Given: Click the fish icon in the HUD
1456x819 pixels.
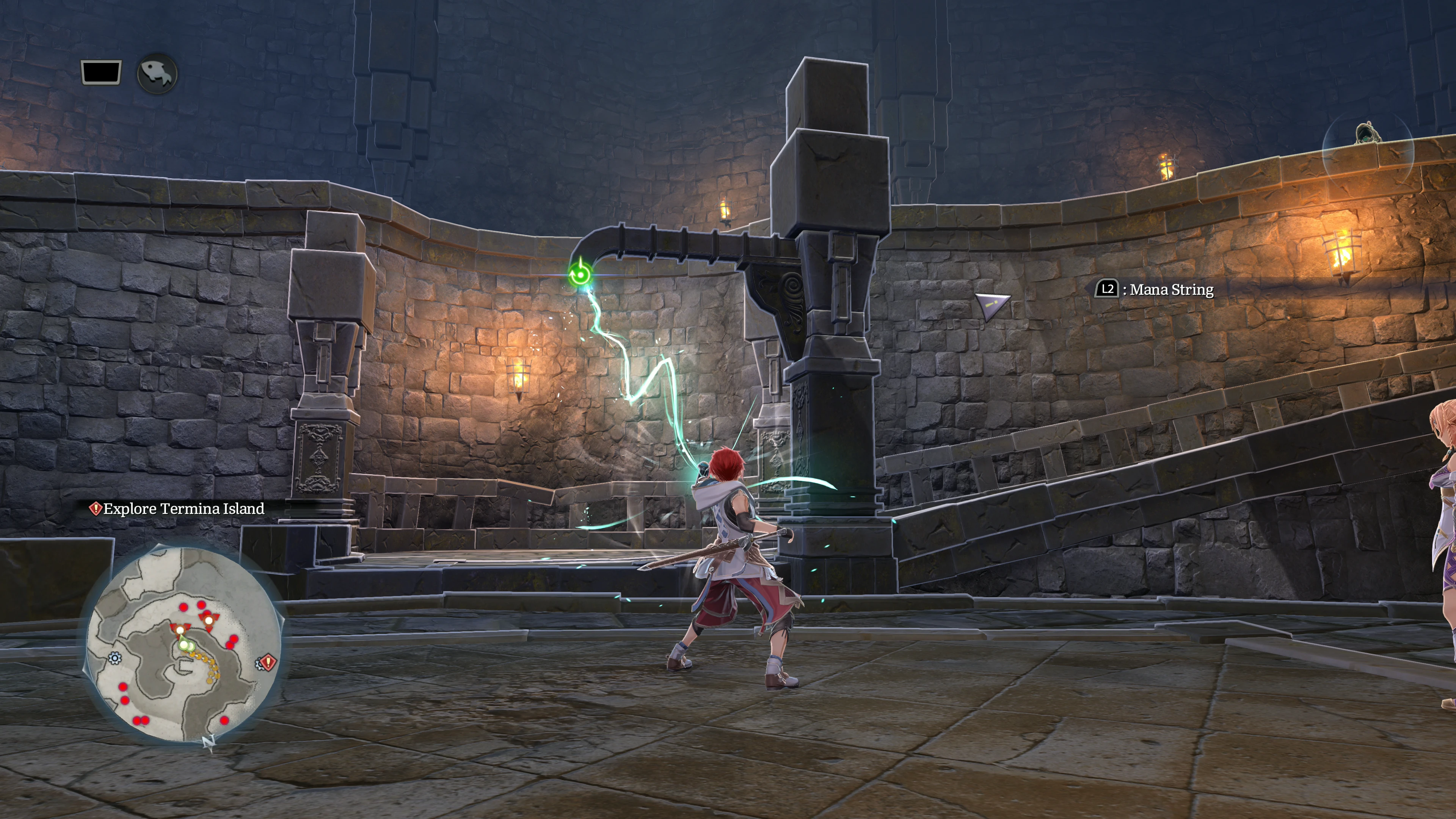Looking at the screenshot, I should point(157,74).
